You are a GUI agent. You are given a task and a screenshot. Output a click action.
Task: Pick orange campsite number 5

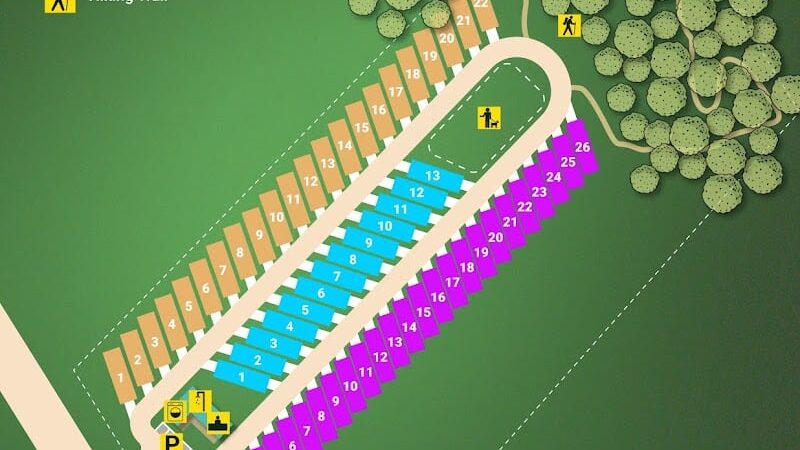point(189,307)
